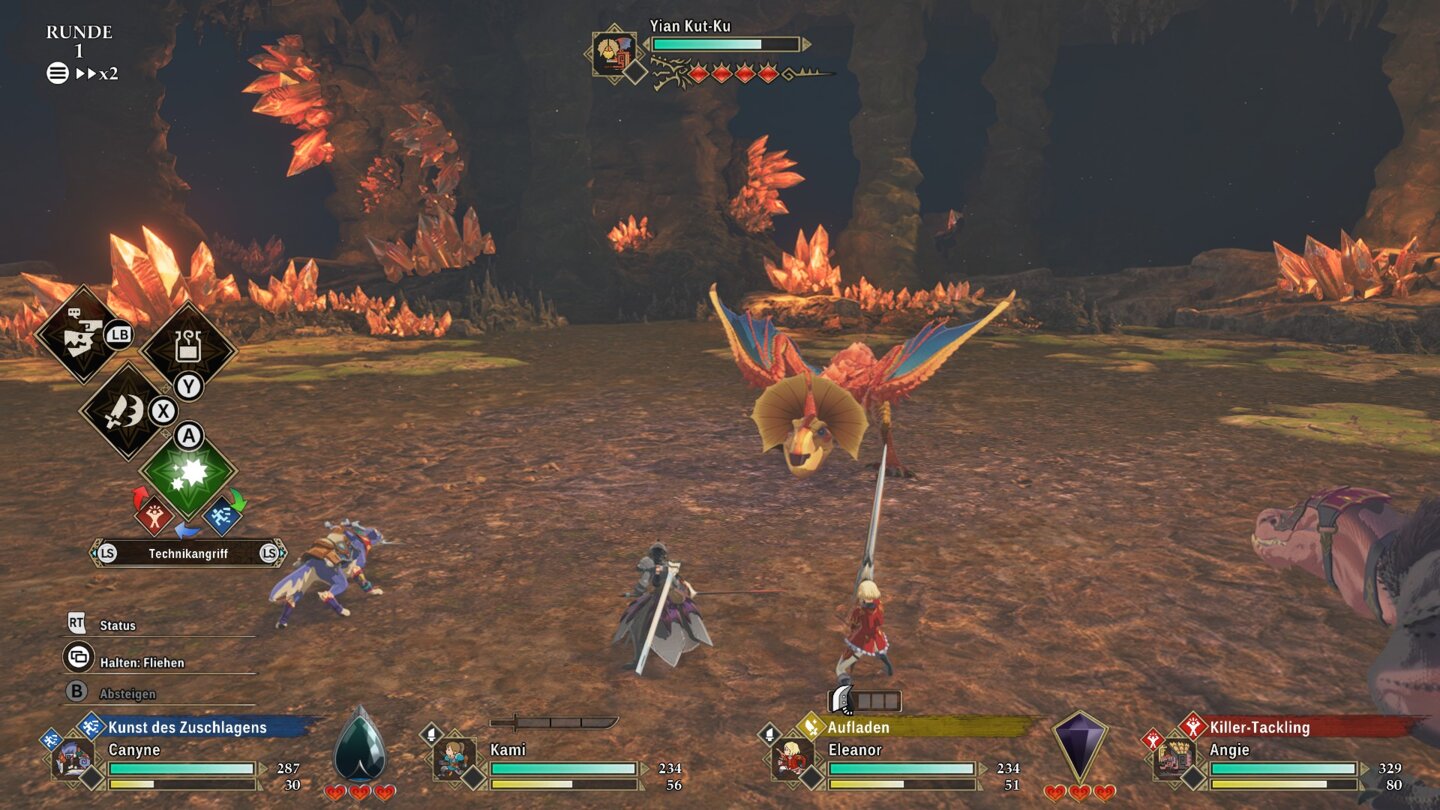The height and width of the screenshot is (810, 1440).
Task: Choose the Fliehen option to escape
Action: click(x=141, y=662)
